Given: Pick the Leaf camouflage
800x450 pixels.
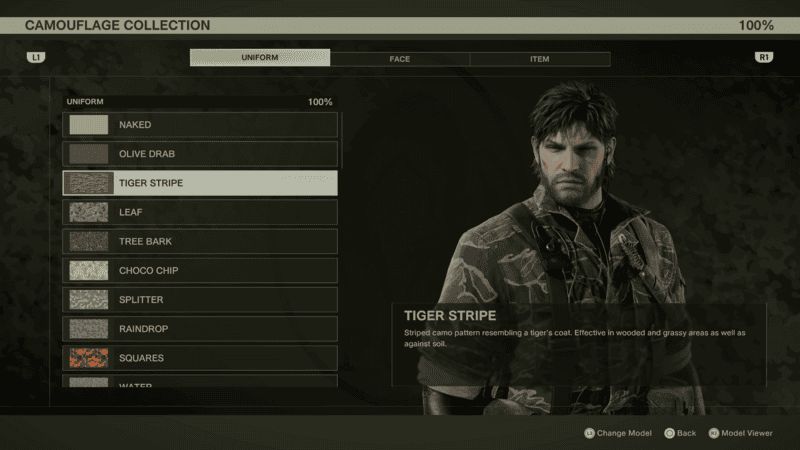Looking at the screenshot, I should (x=200, y=212).
